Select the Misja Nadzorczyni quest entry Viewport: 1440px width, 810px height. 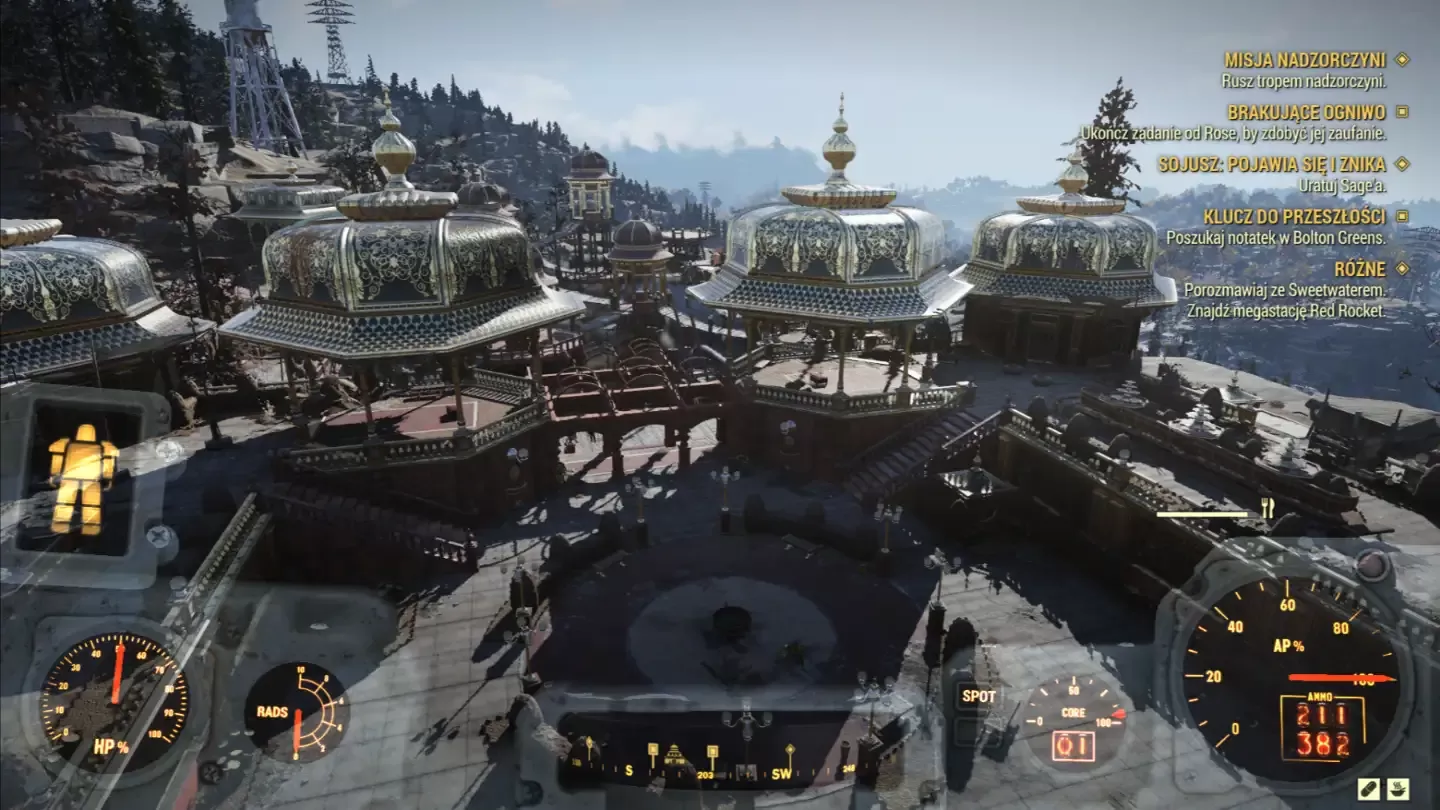click(1305, 60)
